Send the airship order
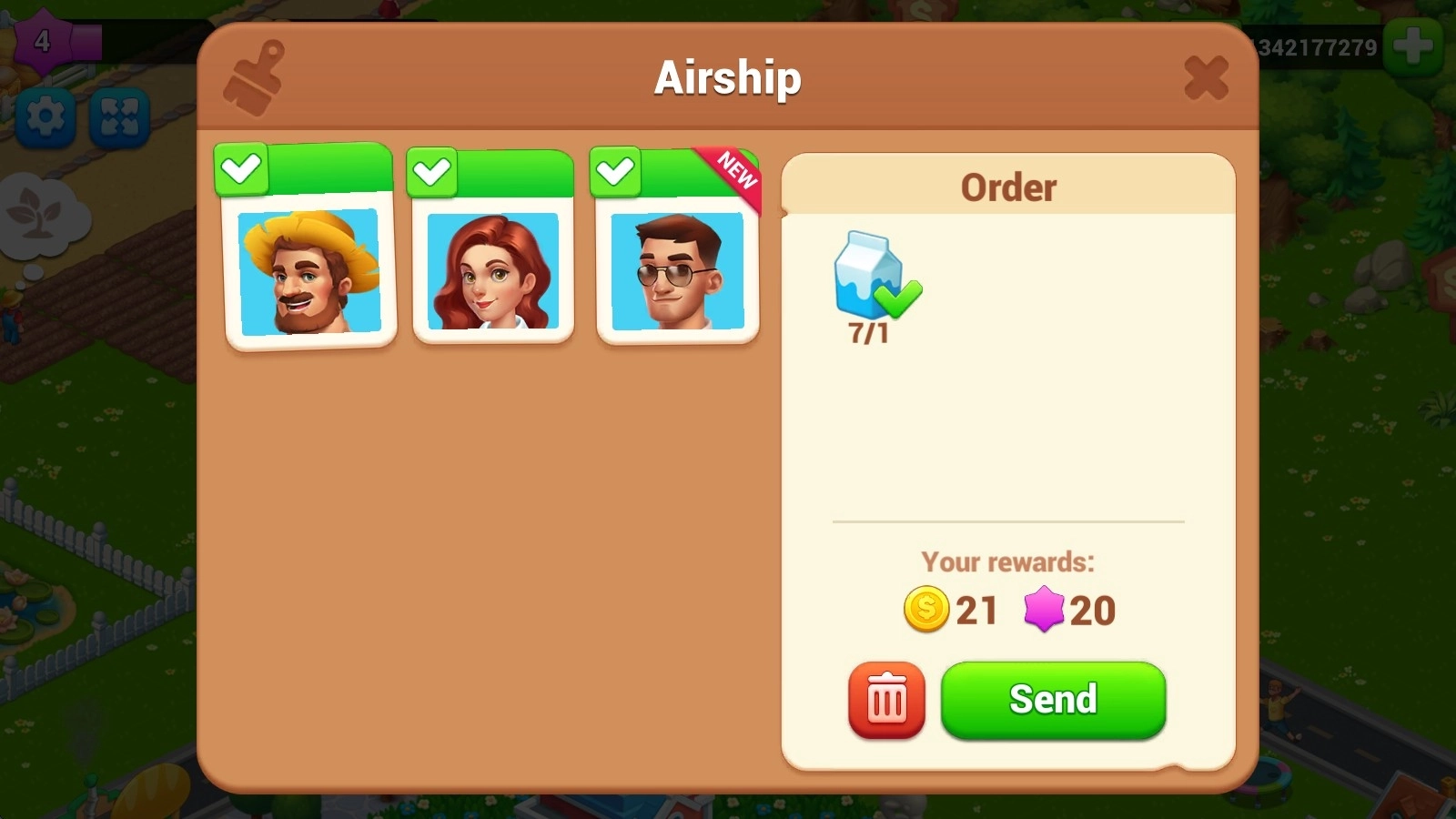This screenshot has width=1456, height=819. pyautogui.click(x=1053, y=700)
